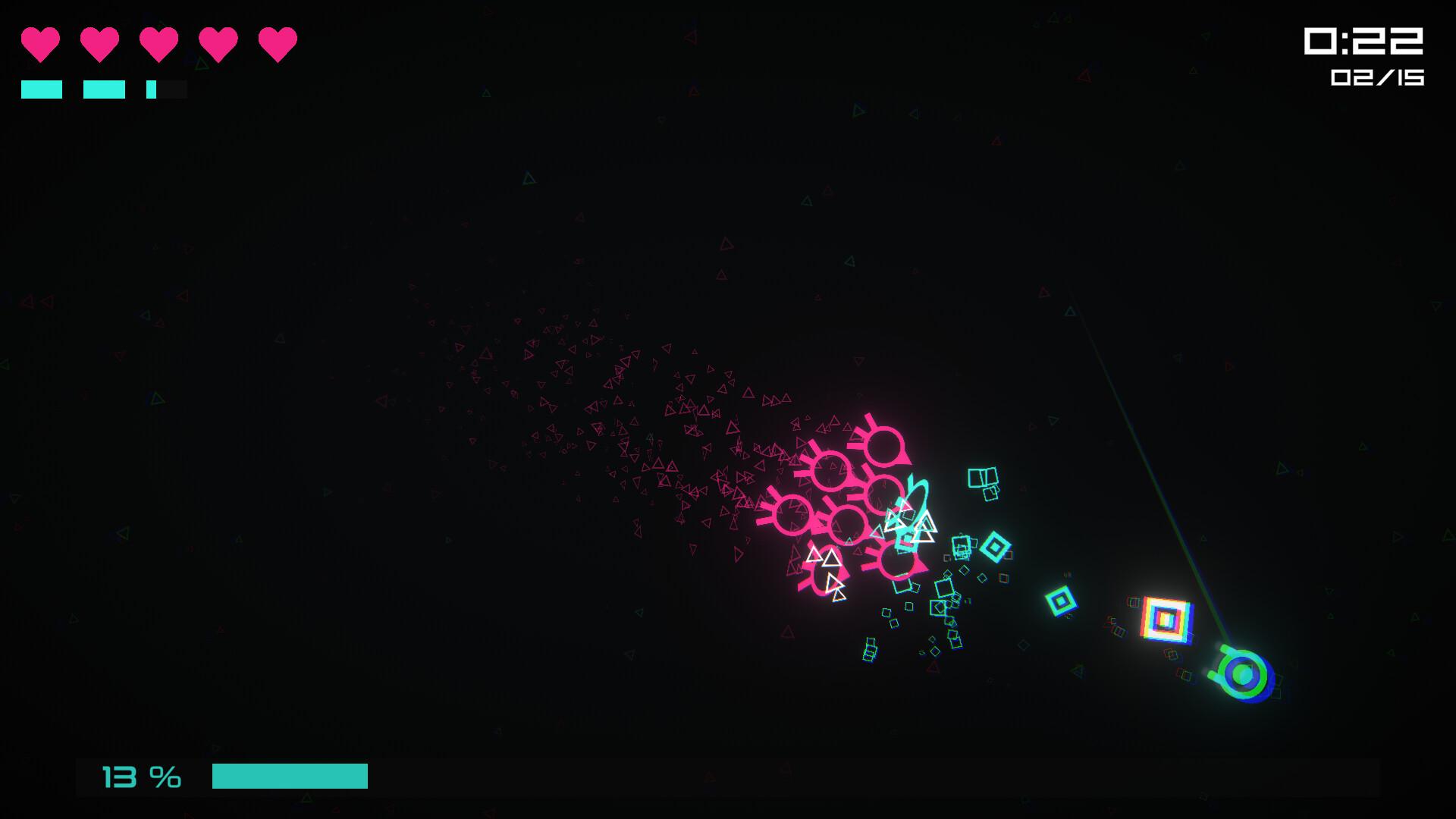Select the first pink heart icon

(x=42, y=43)
